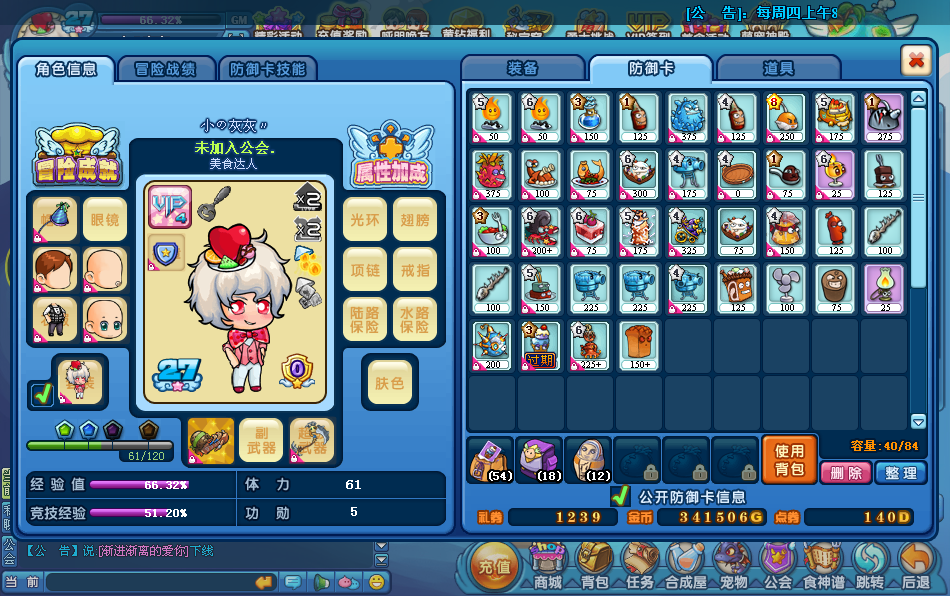950x596 pixels.
Task: Click the 后退 back button
Action: (915, 566)
